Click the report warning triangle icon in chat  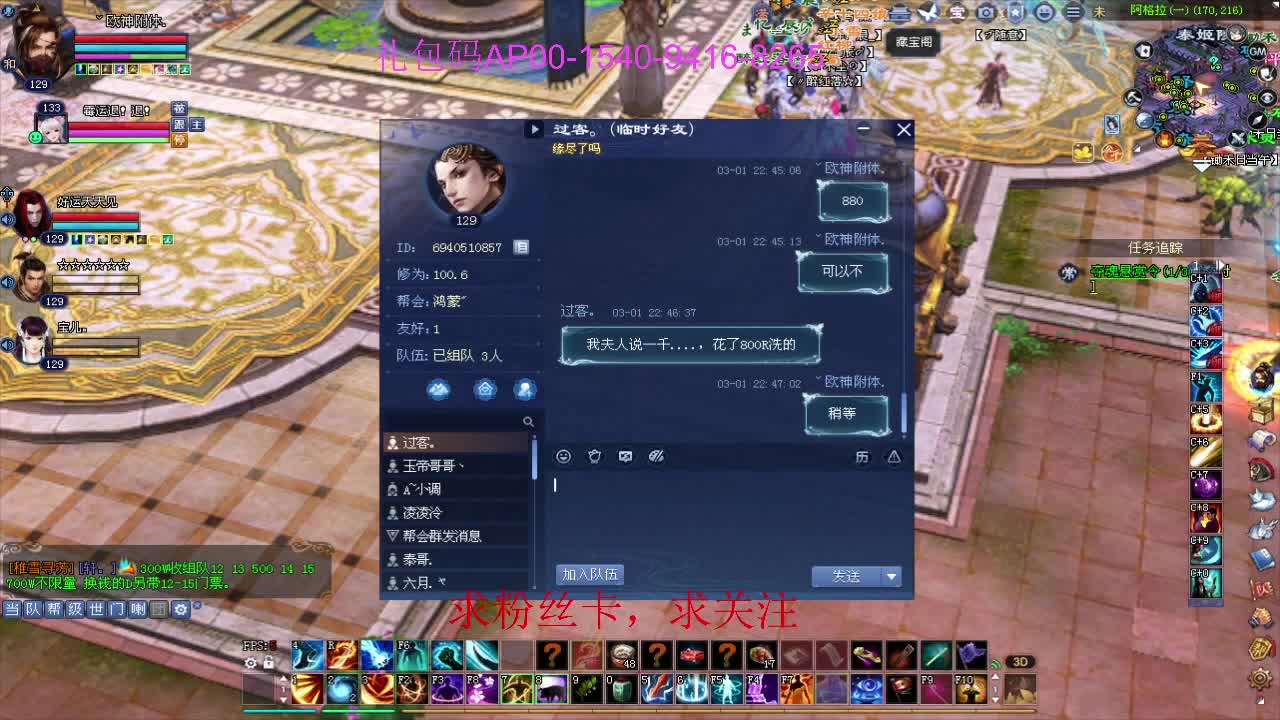click(895, 455)
